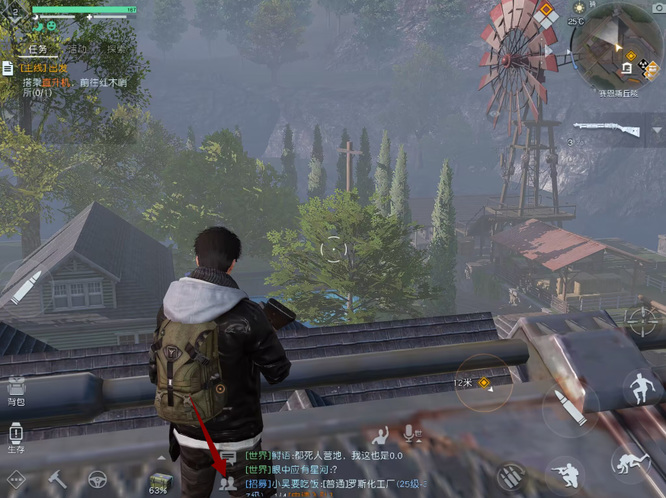The height and width of the screenshot is (498, 666).
Task: Toggle the microphone voice chat button
Action: 409,435
